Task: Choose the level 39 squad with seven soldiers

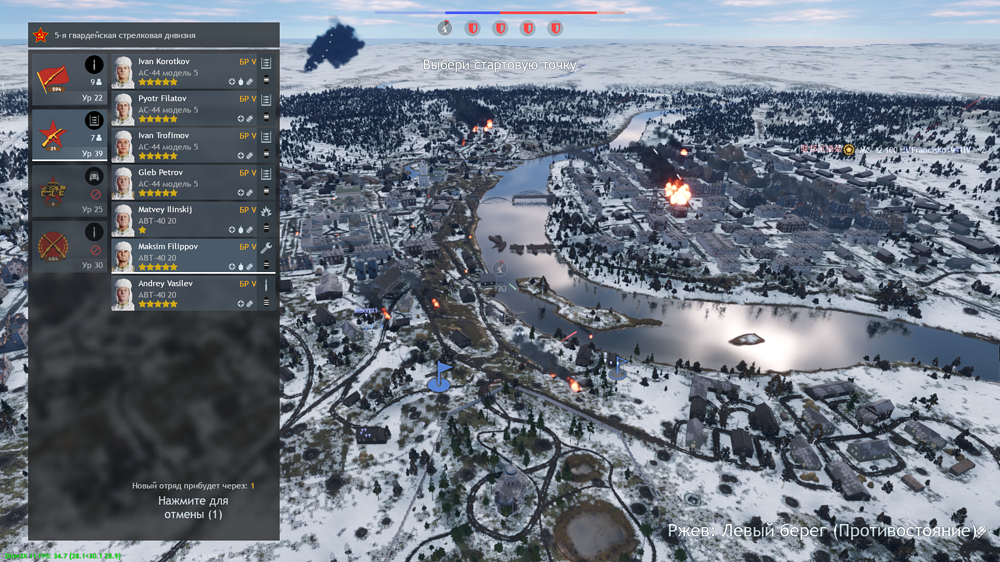Action: click(x=69, y=135)
